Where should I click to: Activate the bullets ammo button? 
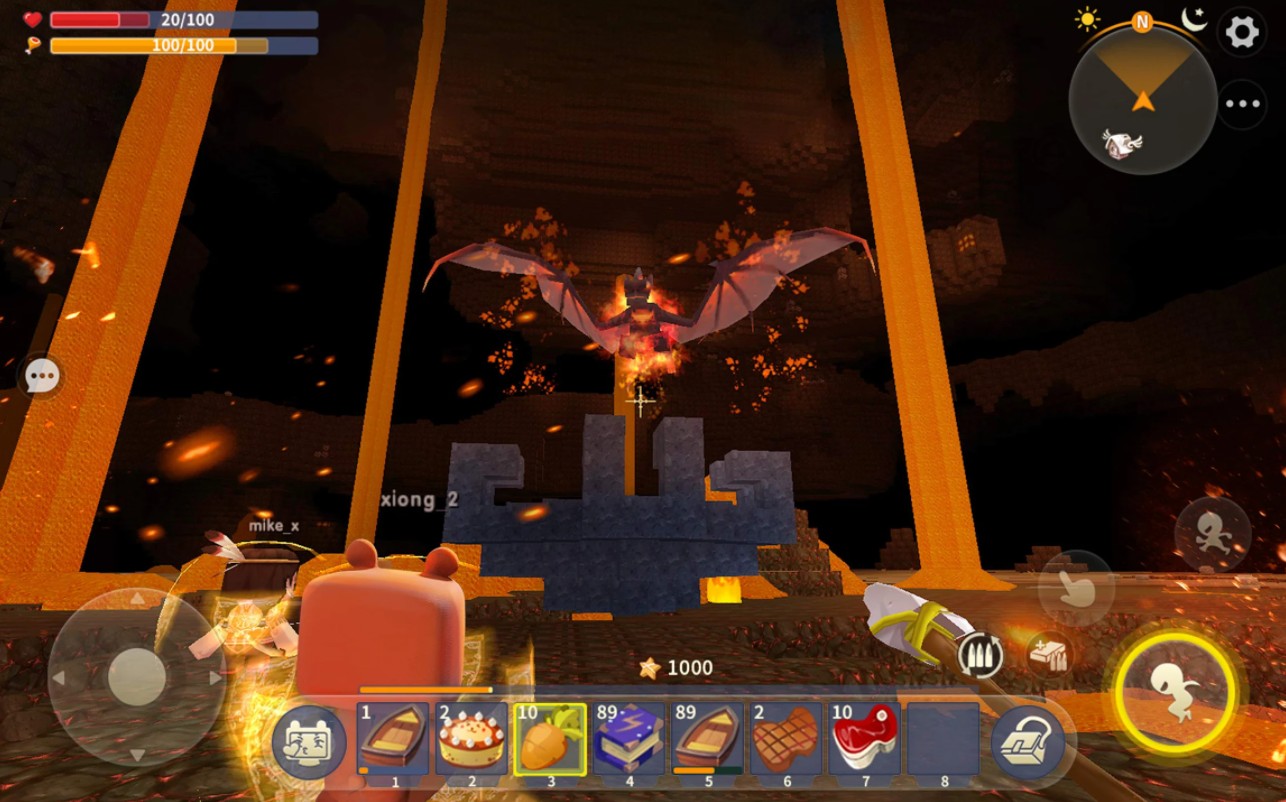980,656
